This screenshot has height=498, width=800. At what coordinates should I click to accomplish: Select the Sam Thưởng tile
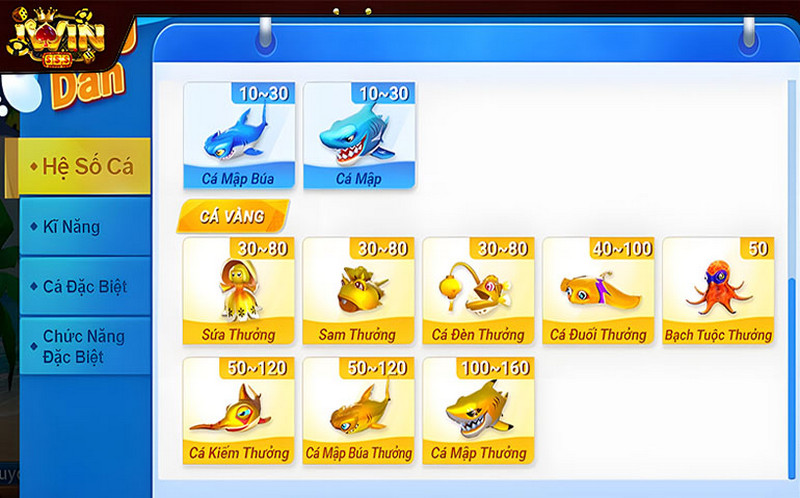358,291
